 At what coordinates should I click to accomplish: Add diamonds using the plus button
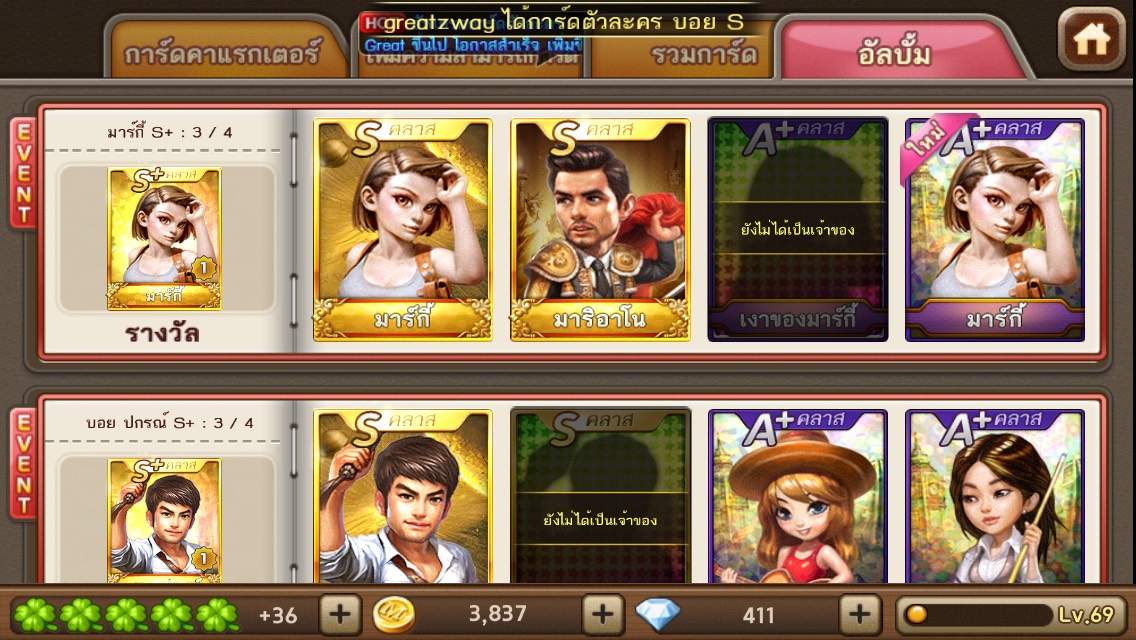click(x=859, y=613)
